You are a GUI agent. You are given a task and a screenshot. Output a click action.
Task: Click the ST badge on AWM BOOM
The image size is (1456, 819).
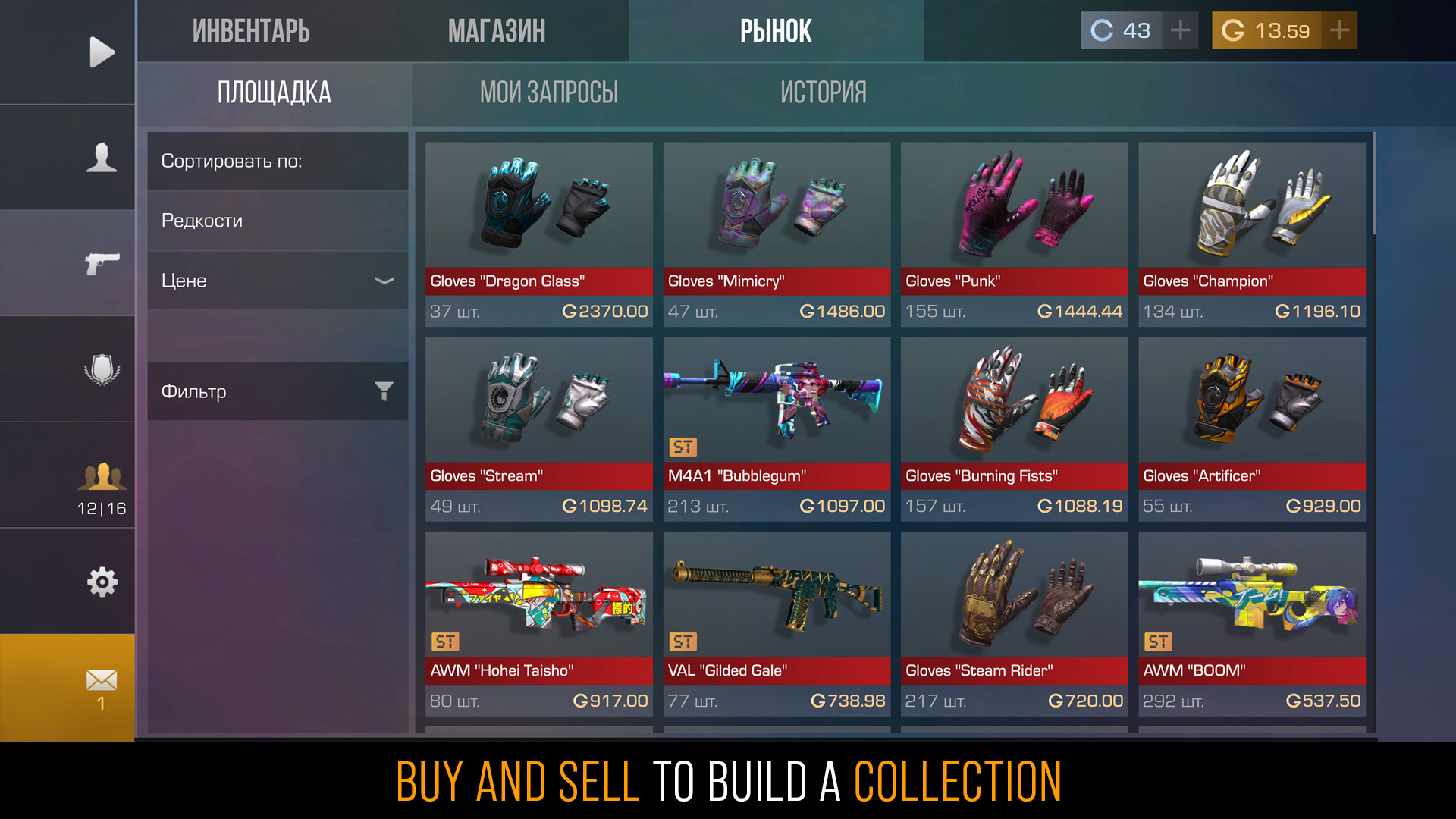click(1160, 642)
